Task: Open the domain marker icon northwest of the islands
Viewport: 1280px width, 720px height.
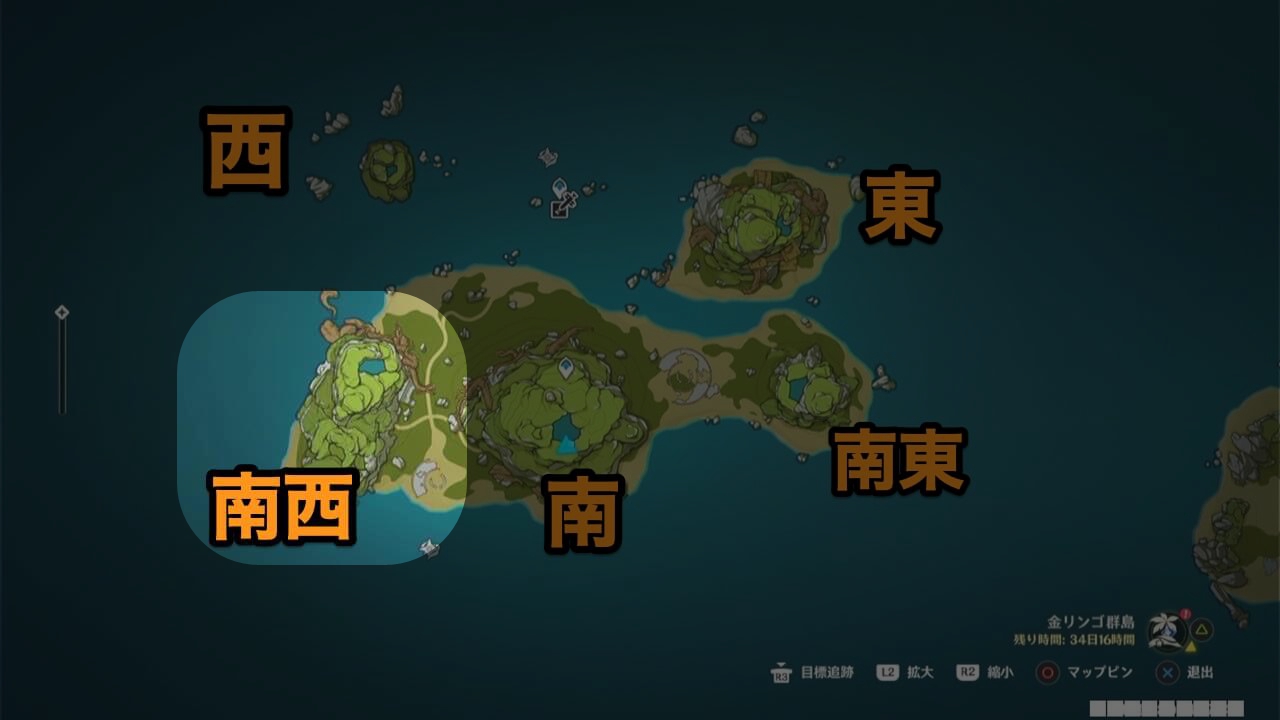Action: click(x=547, y=157)
